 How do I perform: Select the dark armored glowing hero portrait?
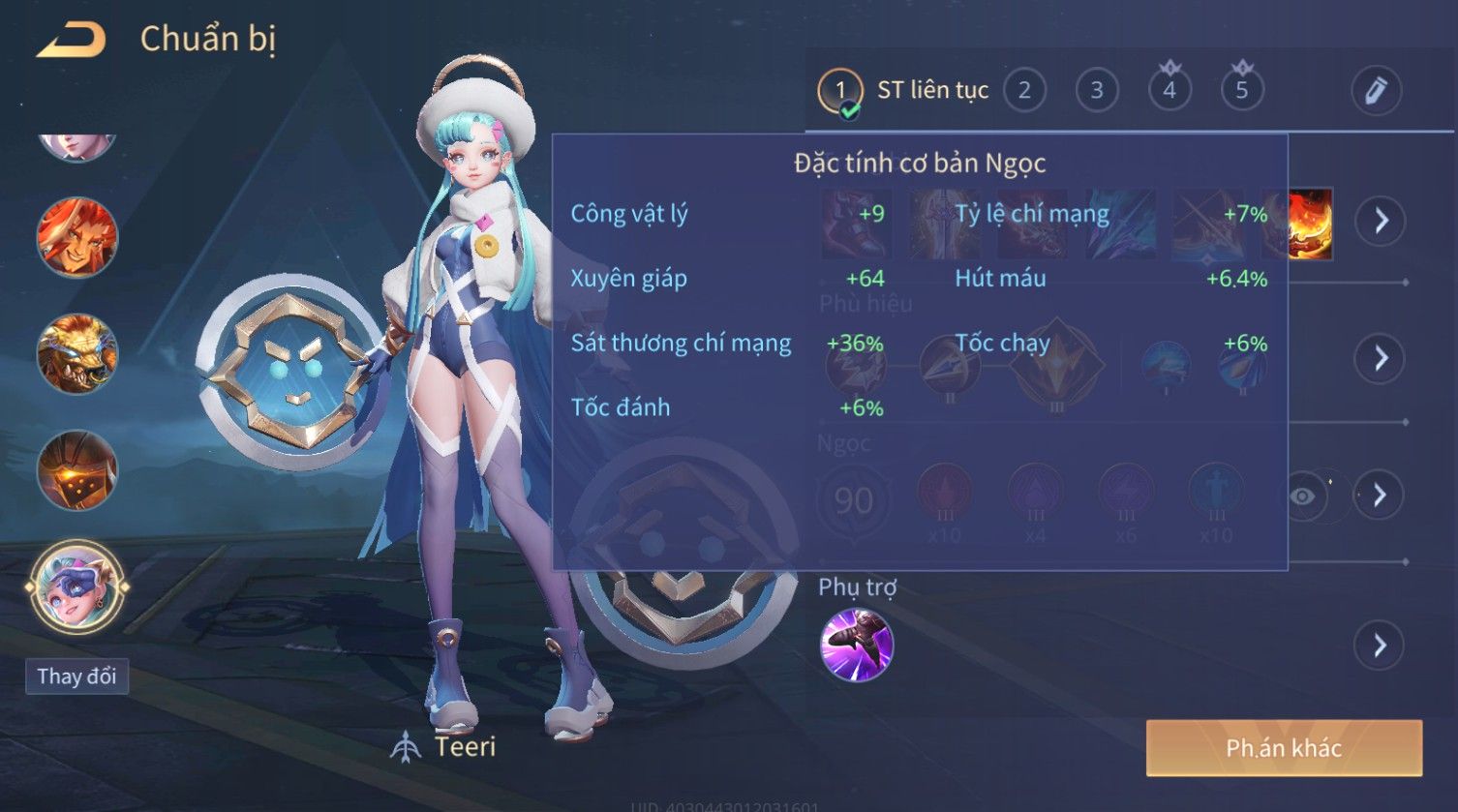click(x=76, y=470)
